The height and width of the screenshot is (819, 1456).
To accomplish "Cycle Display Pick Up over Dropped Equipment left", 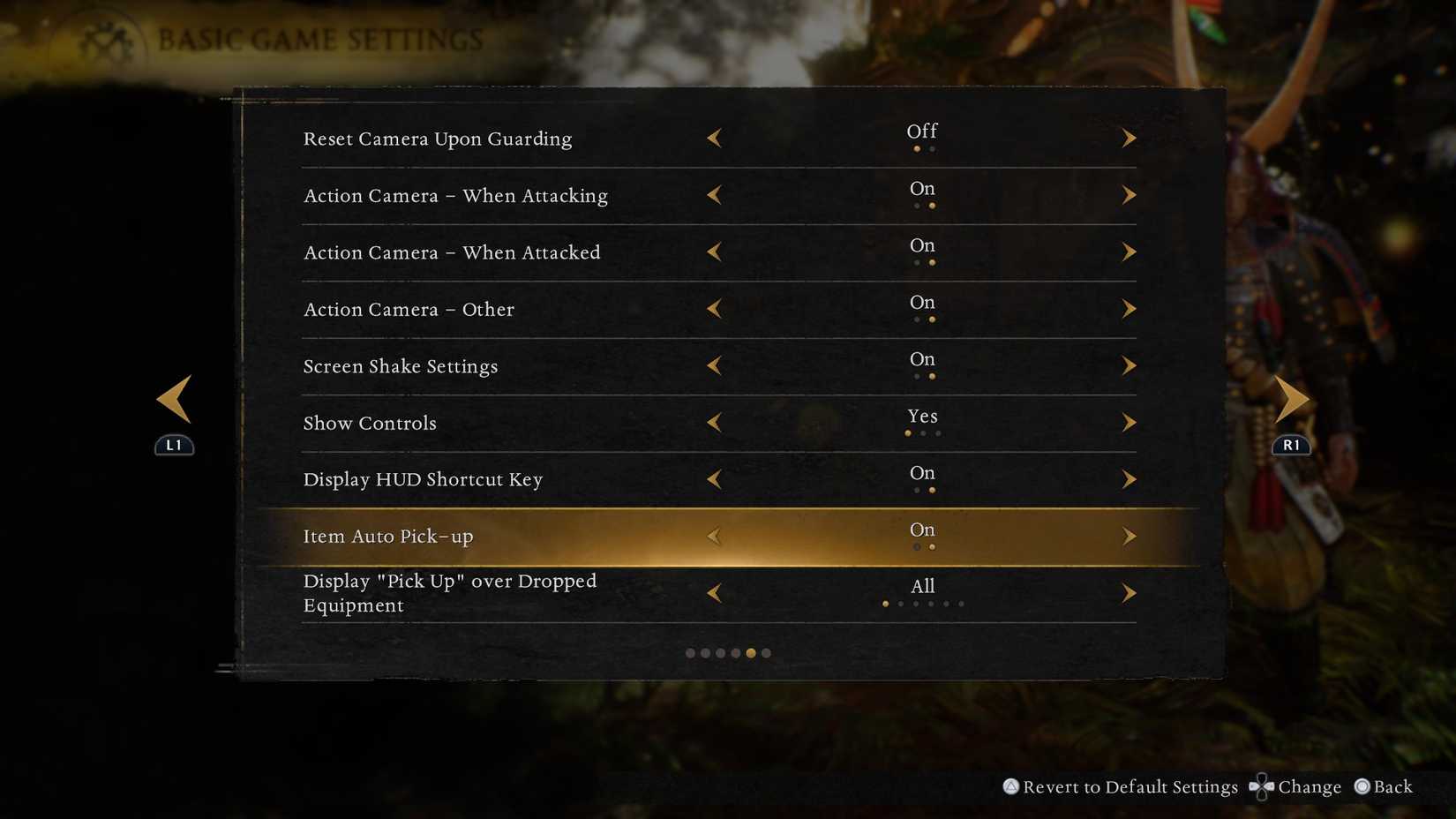I will pos(714,592).
